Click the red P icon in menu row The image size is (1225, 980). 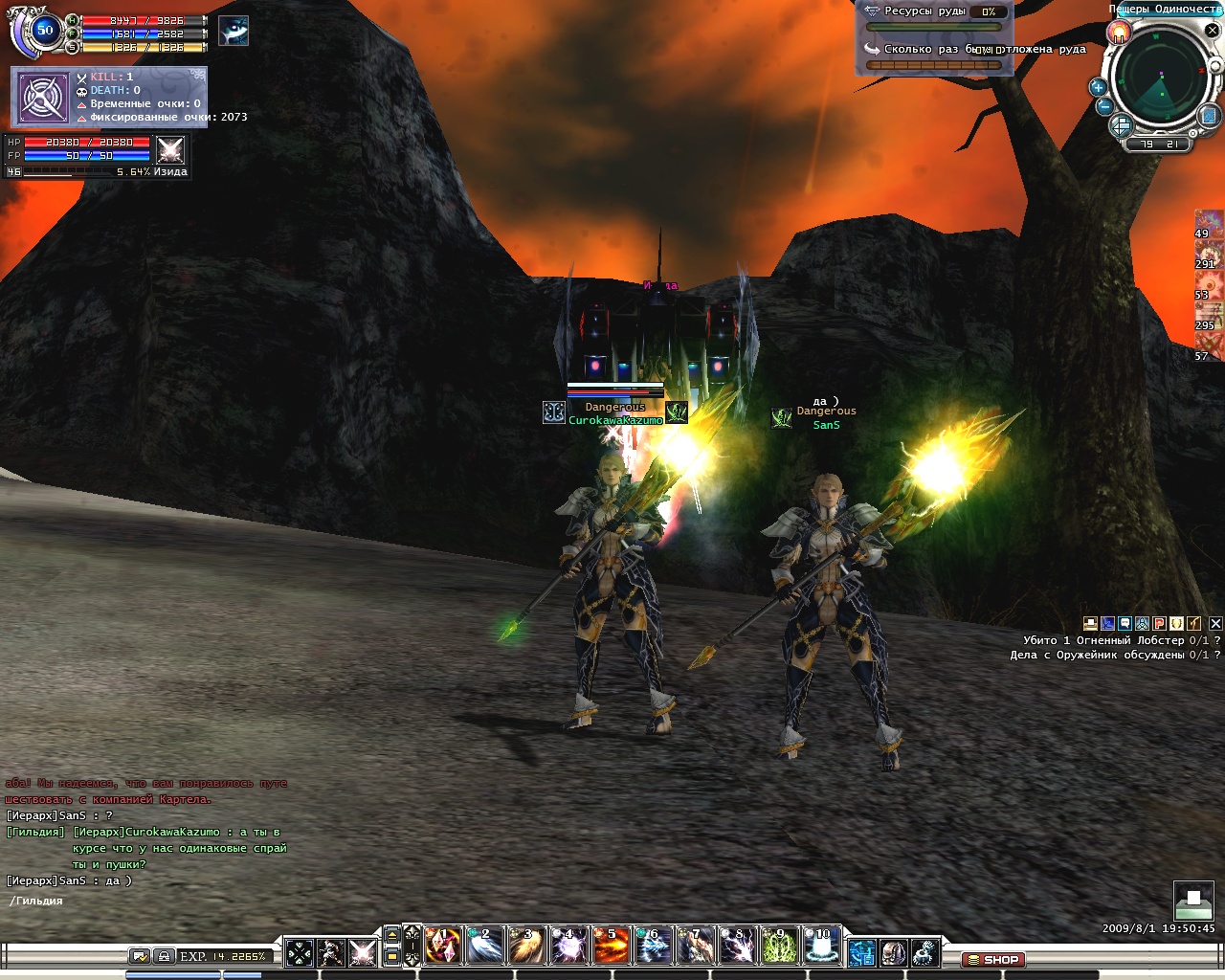1159,624
